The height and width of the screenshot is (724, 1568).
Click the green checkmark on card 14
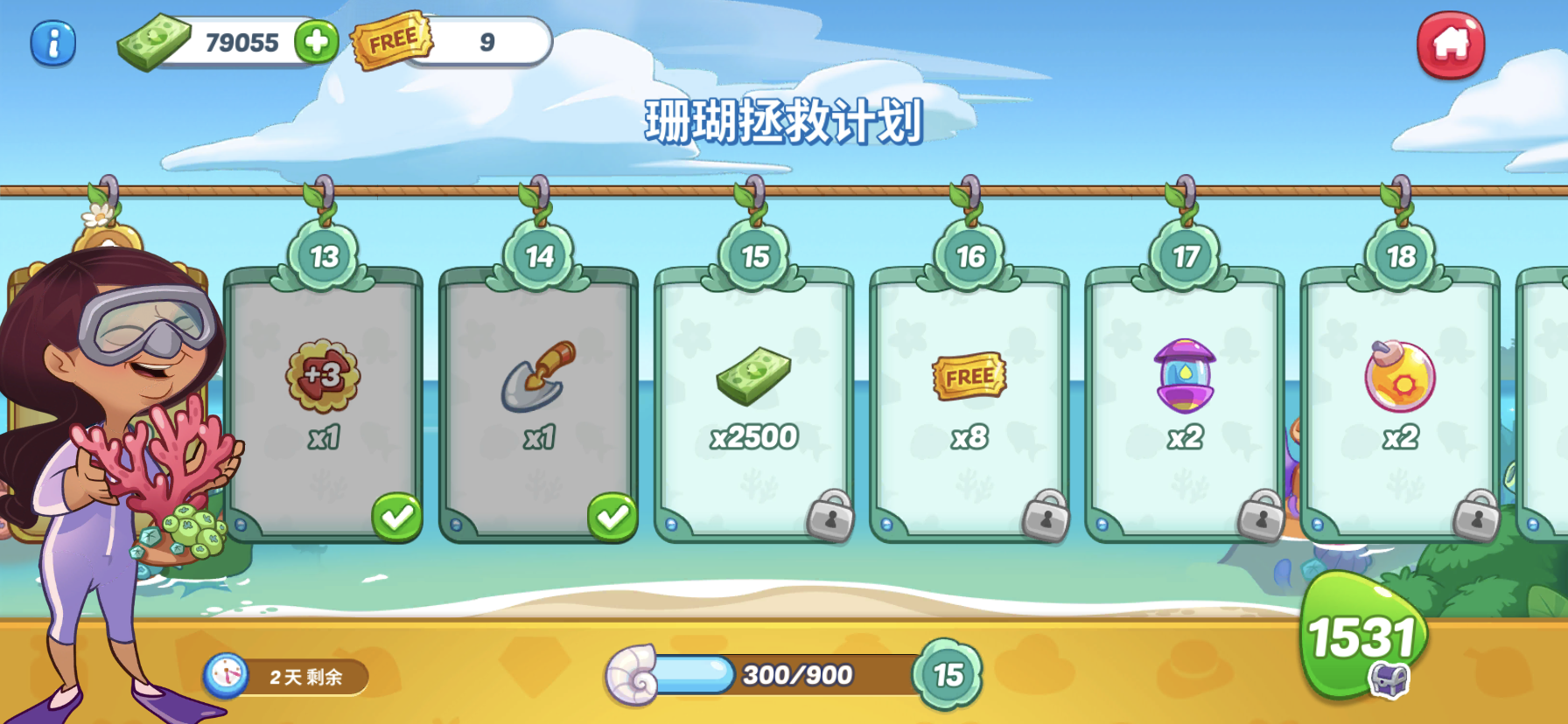[611, 517]
